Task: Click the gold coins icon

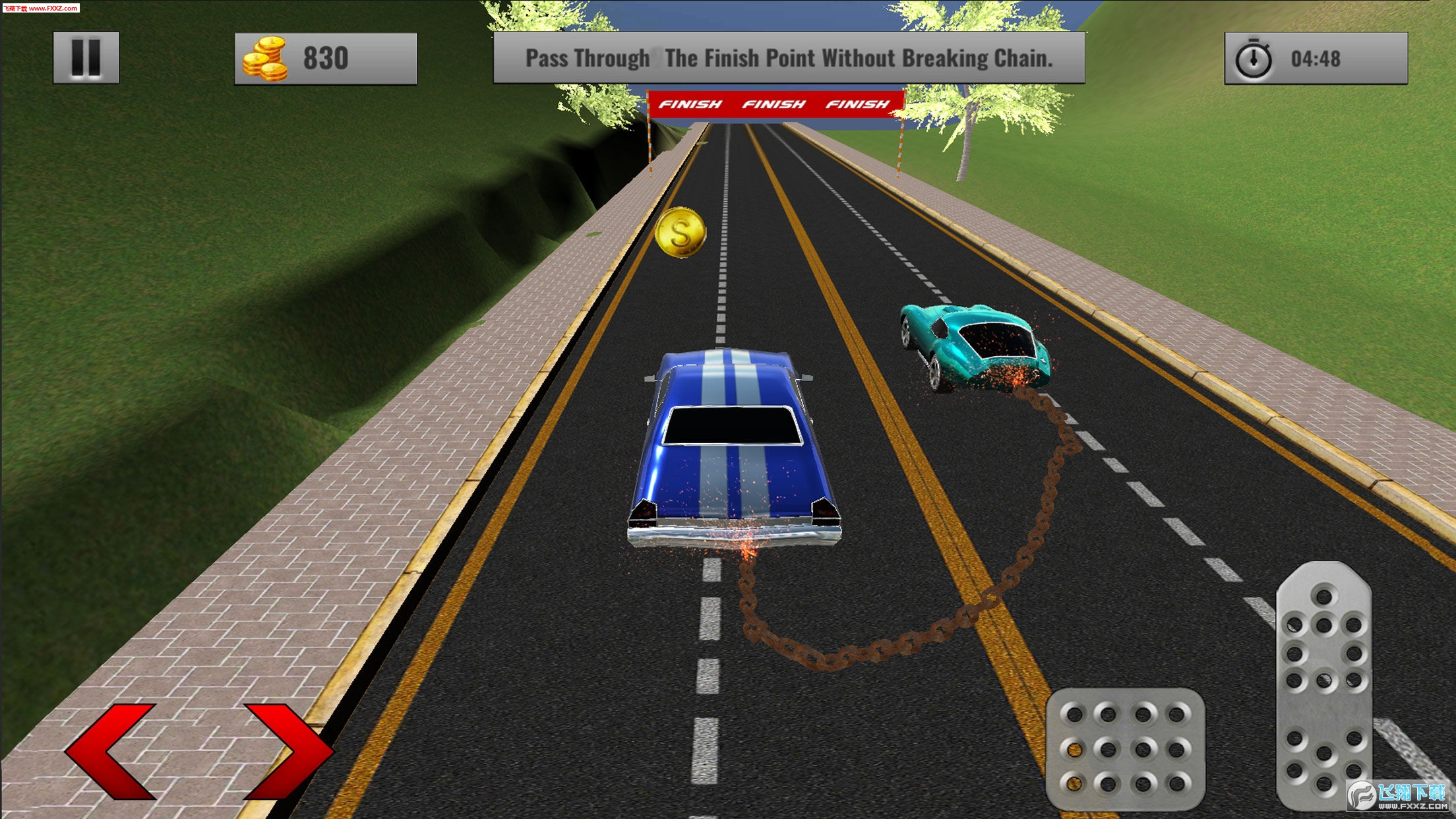Action: (266, 58)
